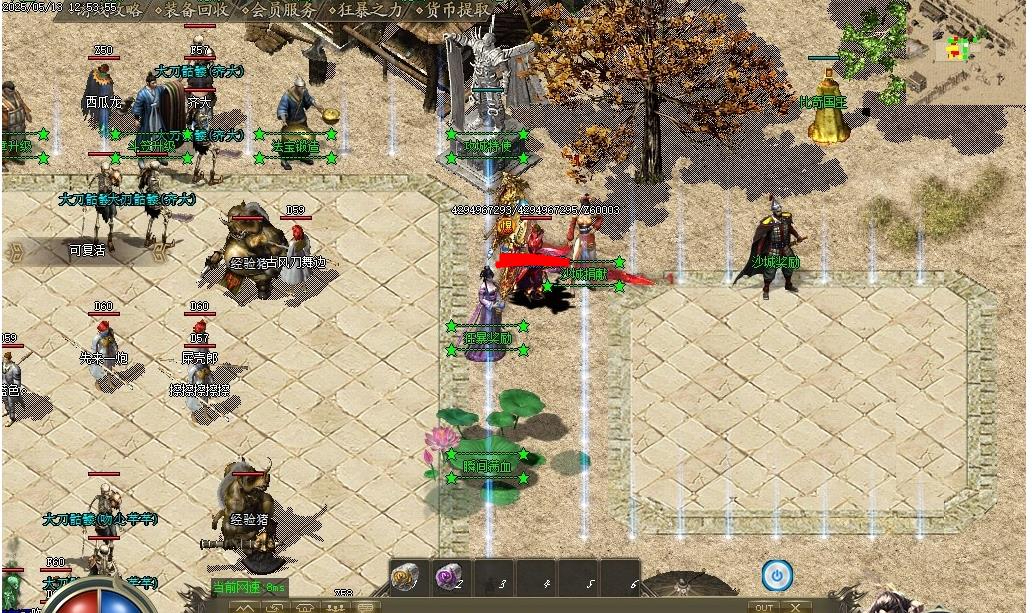Use the purple scroll in hotbar slot 2
This screenshot has height=613, width=1033.
tap(448, 577)
